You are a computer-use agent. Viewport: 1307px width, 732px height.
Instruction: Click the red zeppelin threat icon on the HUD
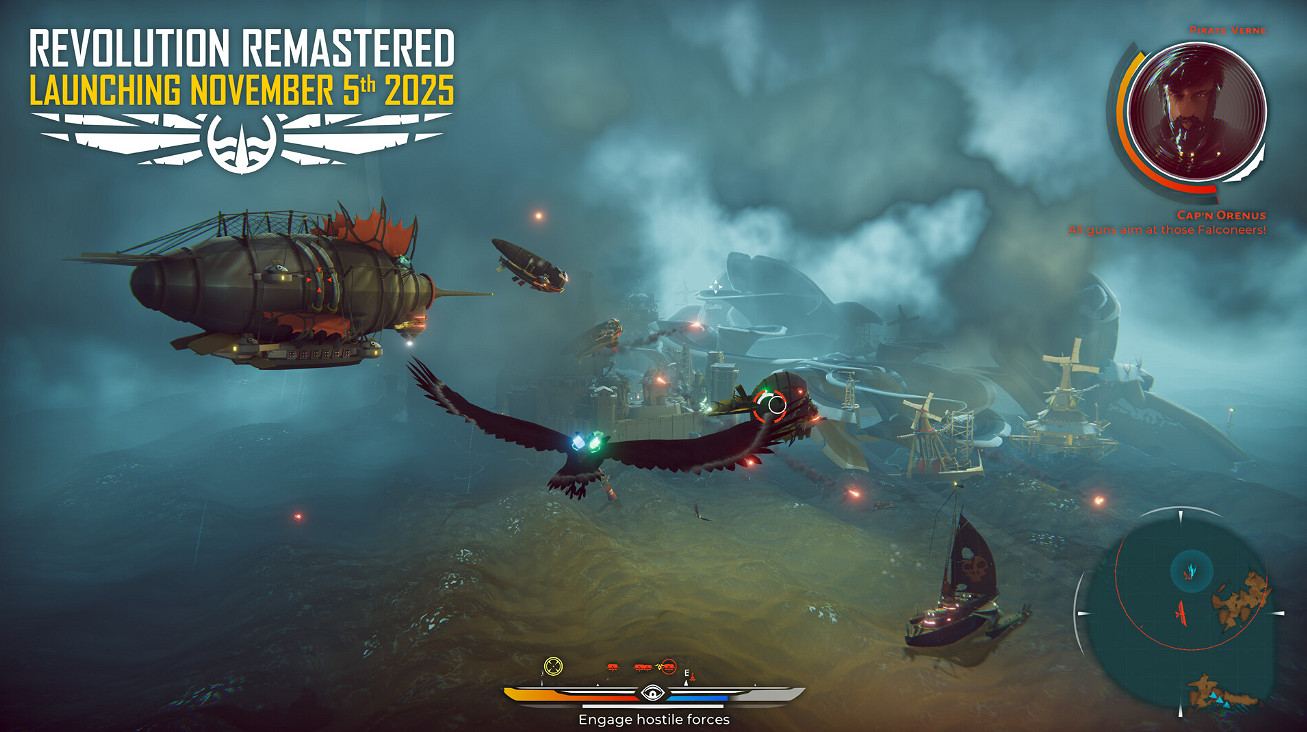point(612,667)
